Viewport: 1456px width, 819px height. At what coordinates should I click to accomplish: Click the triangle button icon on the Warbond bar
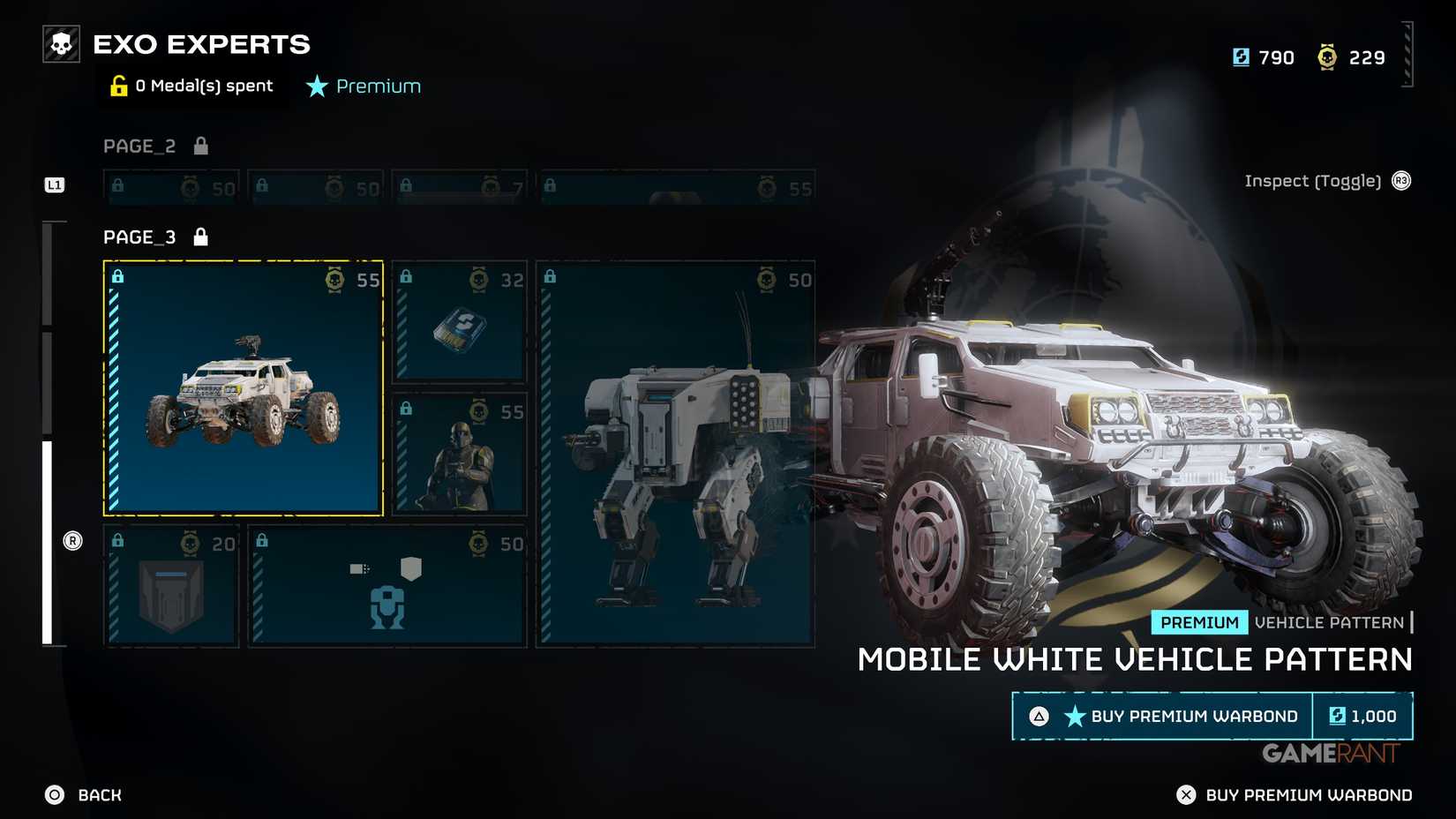point(1038,717)
